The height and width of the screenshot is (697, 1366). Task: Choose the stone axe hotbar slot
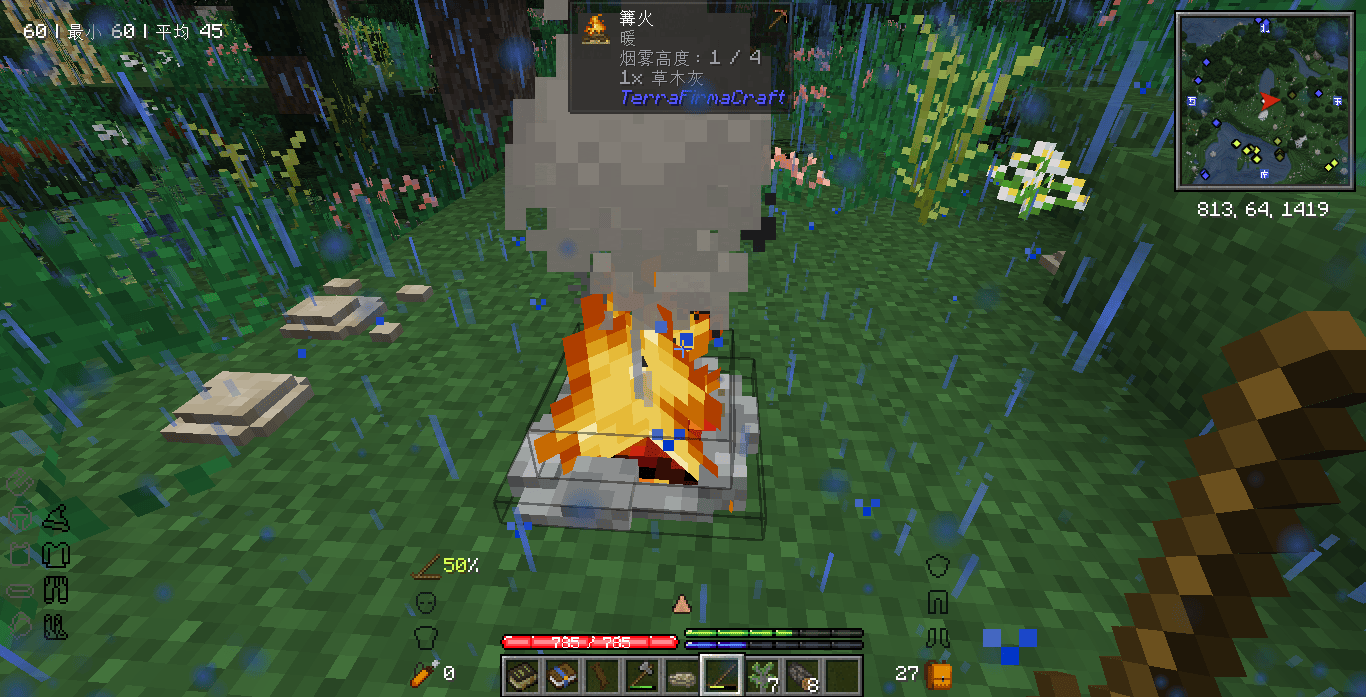coord(641,675)
